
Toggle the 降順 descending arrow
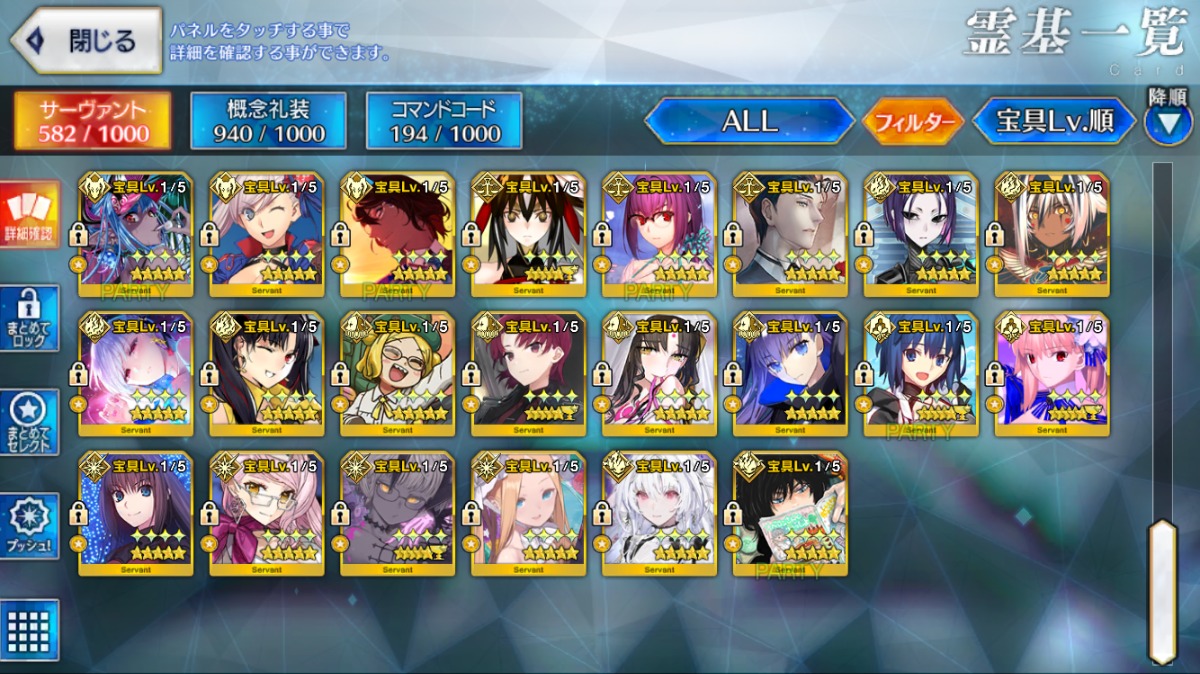[1167, 122]
